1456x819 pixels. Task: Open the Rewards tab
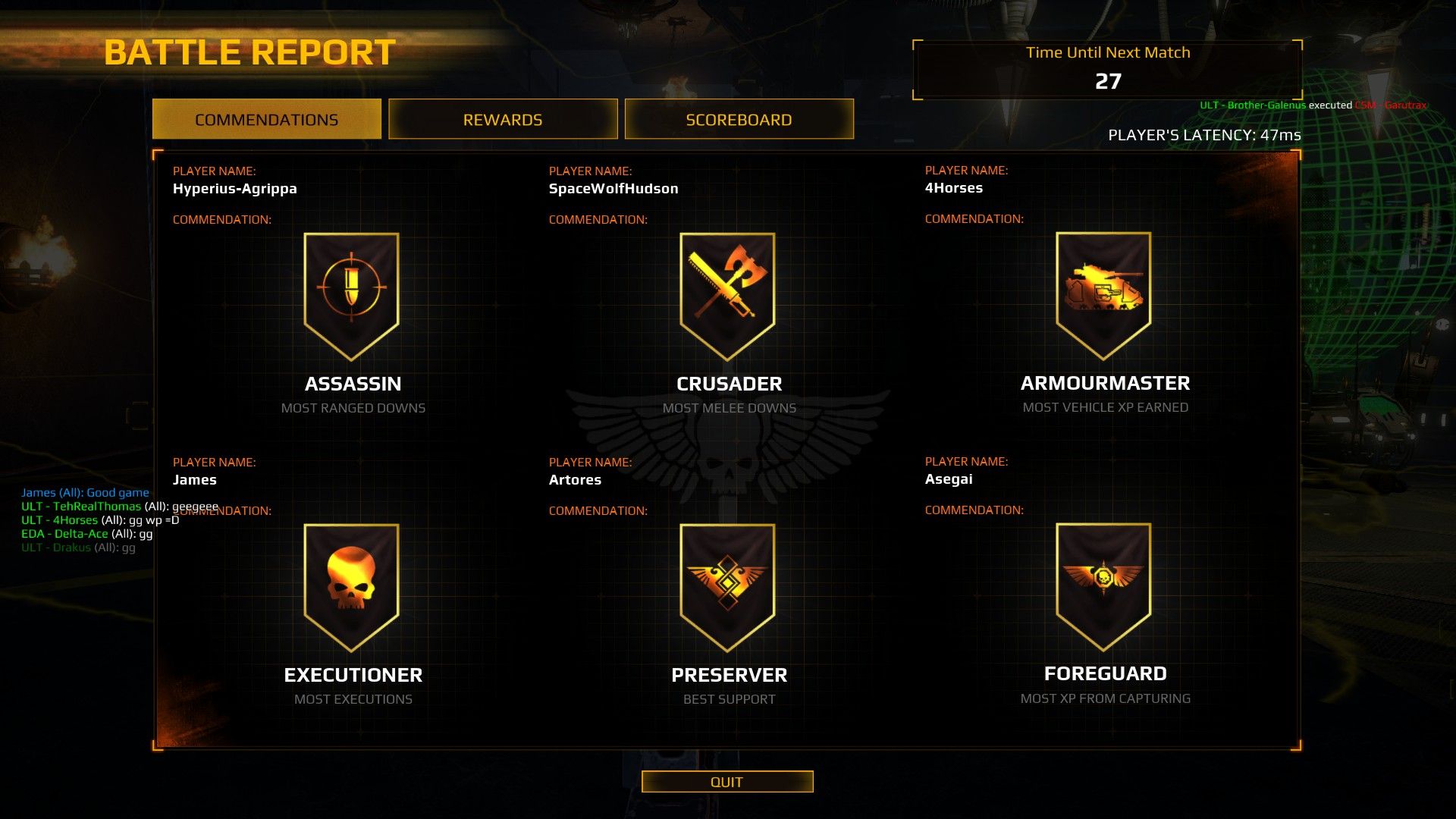click(x=503, y=120)
